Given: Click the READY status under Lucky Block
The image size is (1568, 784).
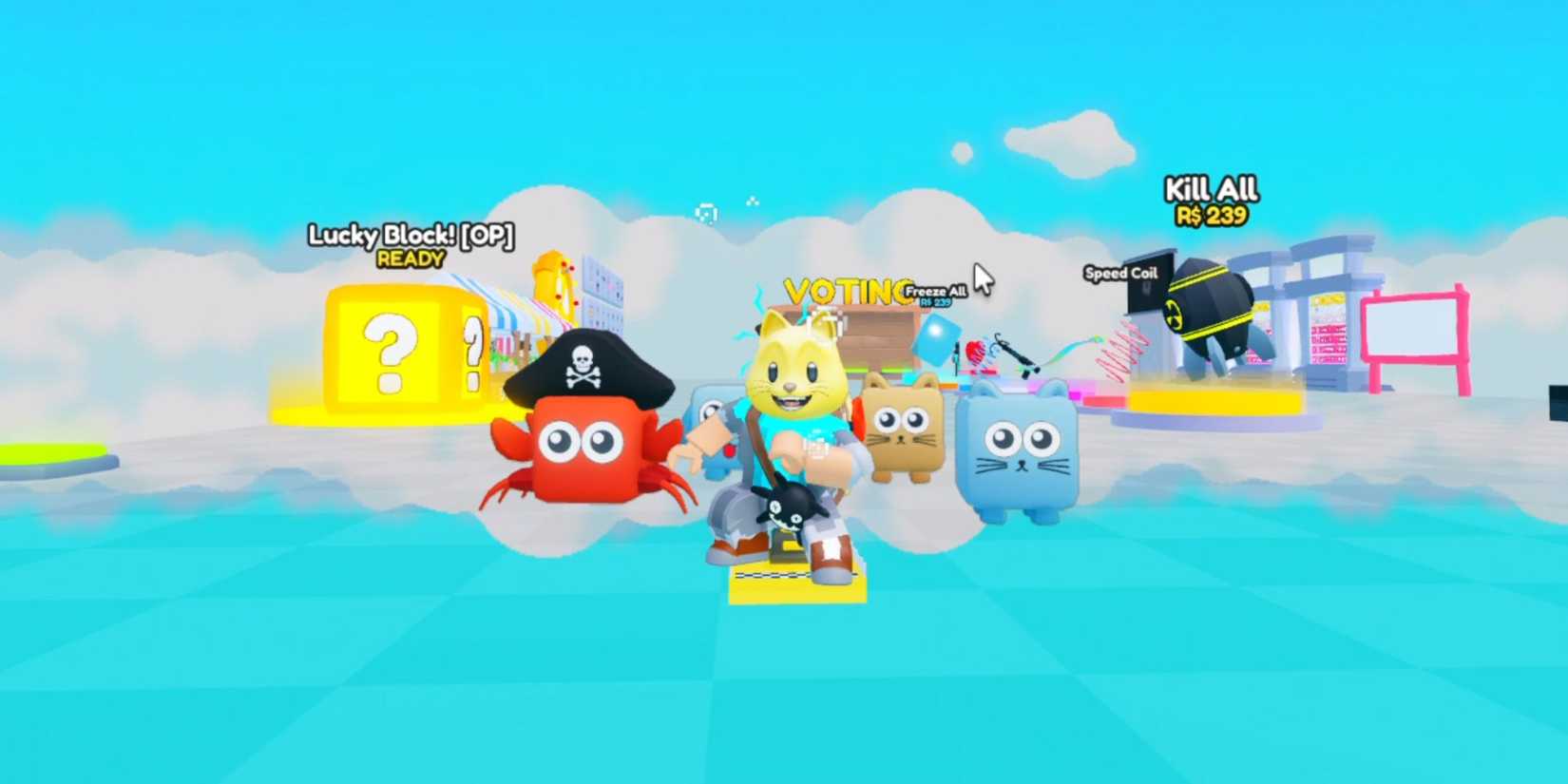Looking at the screenshot, I should click(x=409, y=258).
